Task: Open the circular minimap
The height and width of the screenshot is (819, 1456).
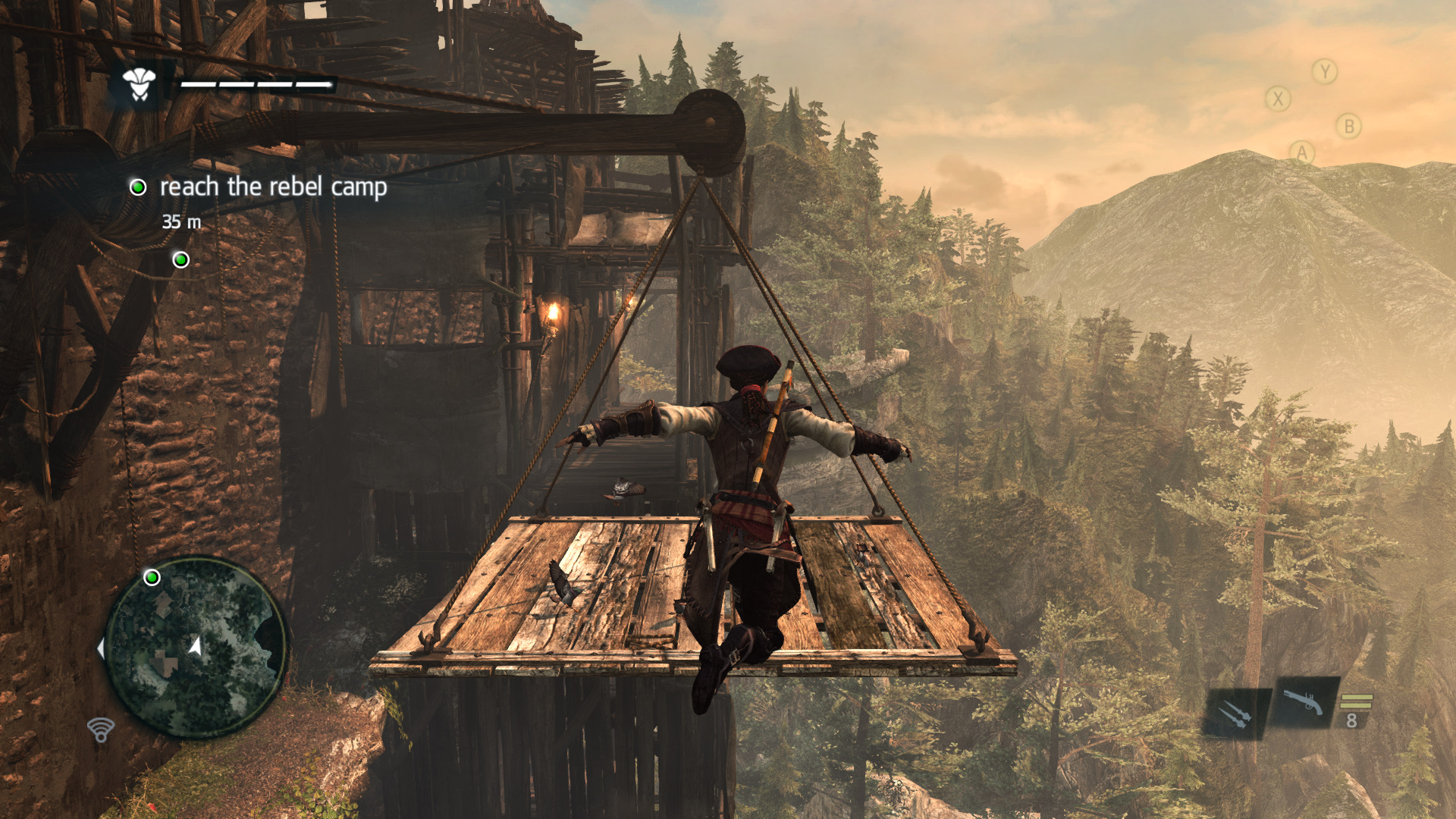Action: click(x=196, y=648)
